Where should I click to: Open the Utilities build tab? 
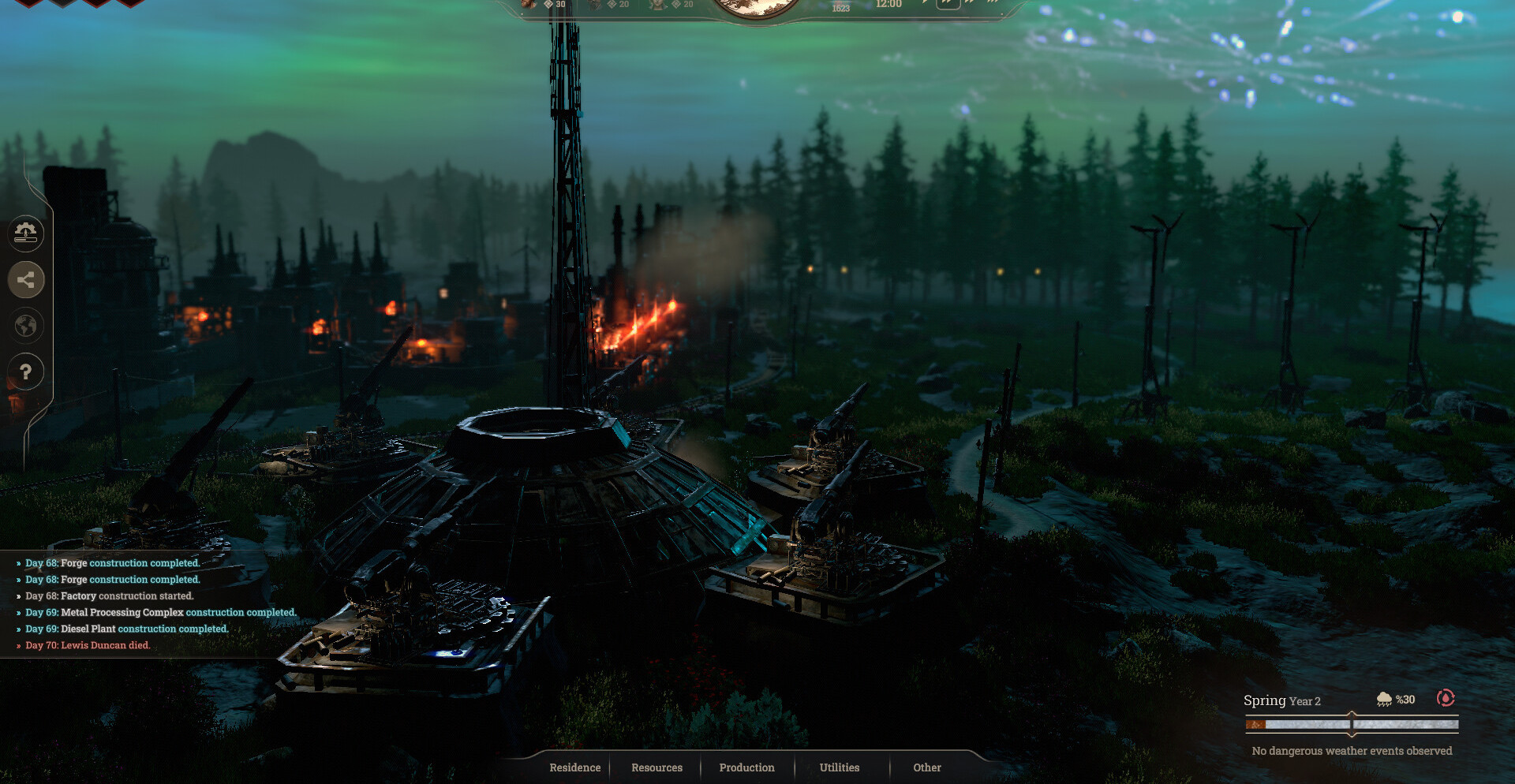[839, 767]
